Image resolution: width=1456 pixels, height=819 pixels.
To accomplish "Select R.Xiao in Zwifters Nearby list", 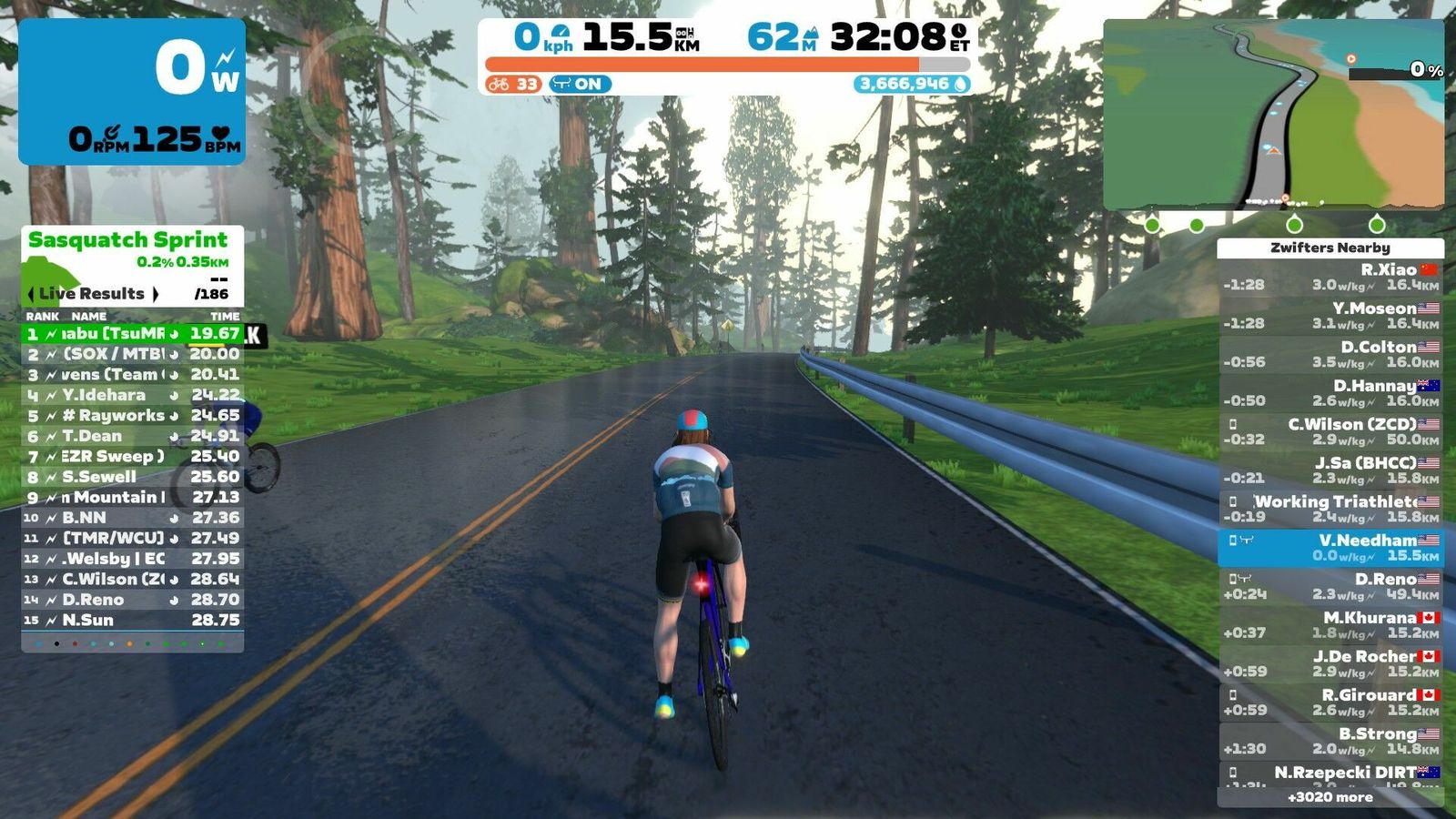I will (1330, 277).
